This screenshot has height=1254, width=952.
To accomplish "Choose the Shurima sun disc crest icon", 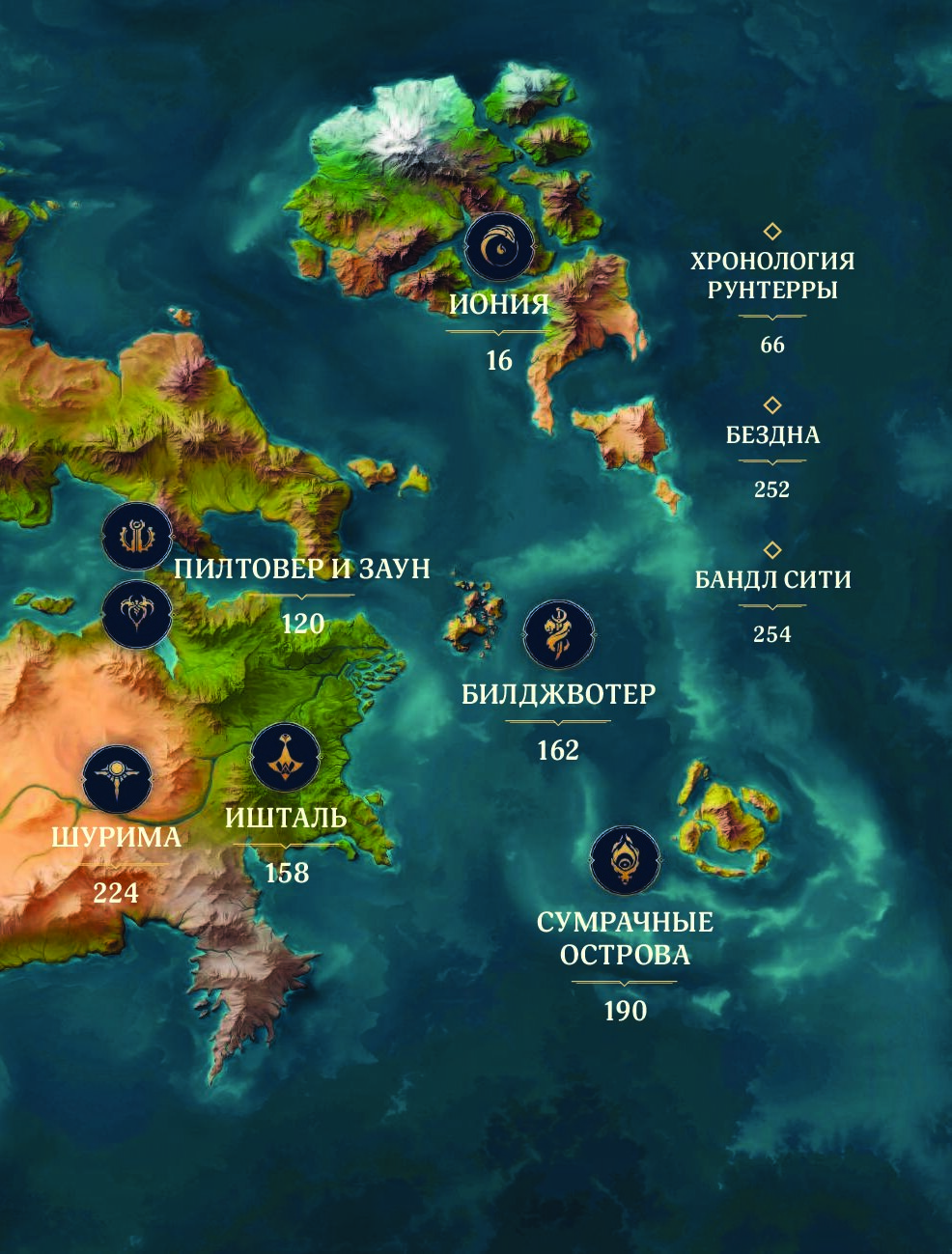I will tap(117, 779).
